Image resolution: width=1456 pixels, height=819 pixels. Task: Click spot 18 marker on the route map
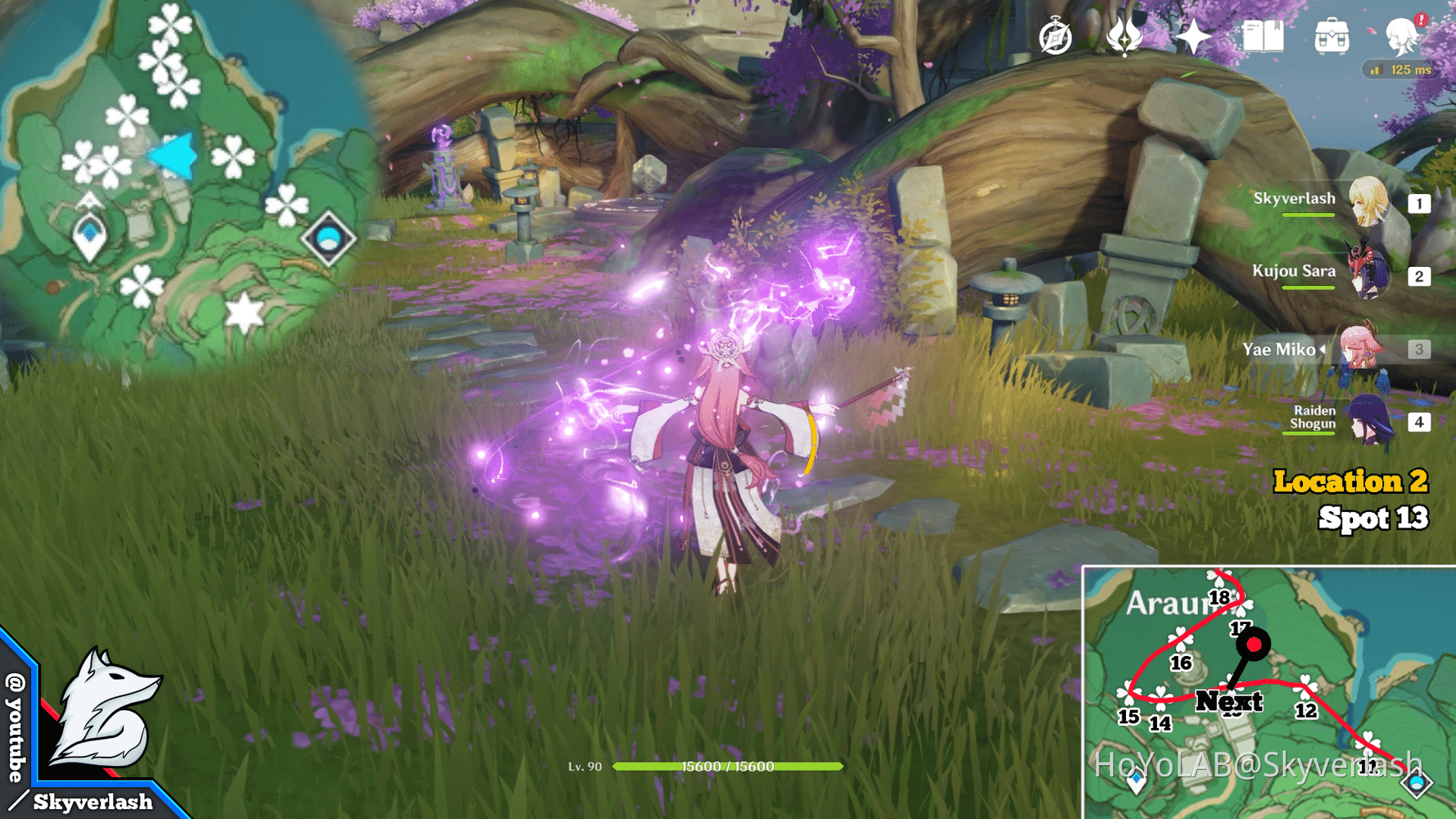click(x=1221, y=598)
